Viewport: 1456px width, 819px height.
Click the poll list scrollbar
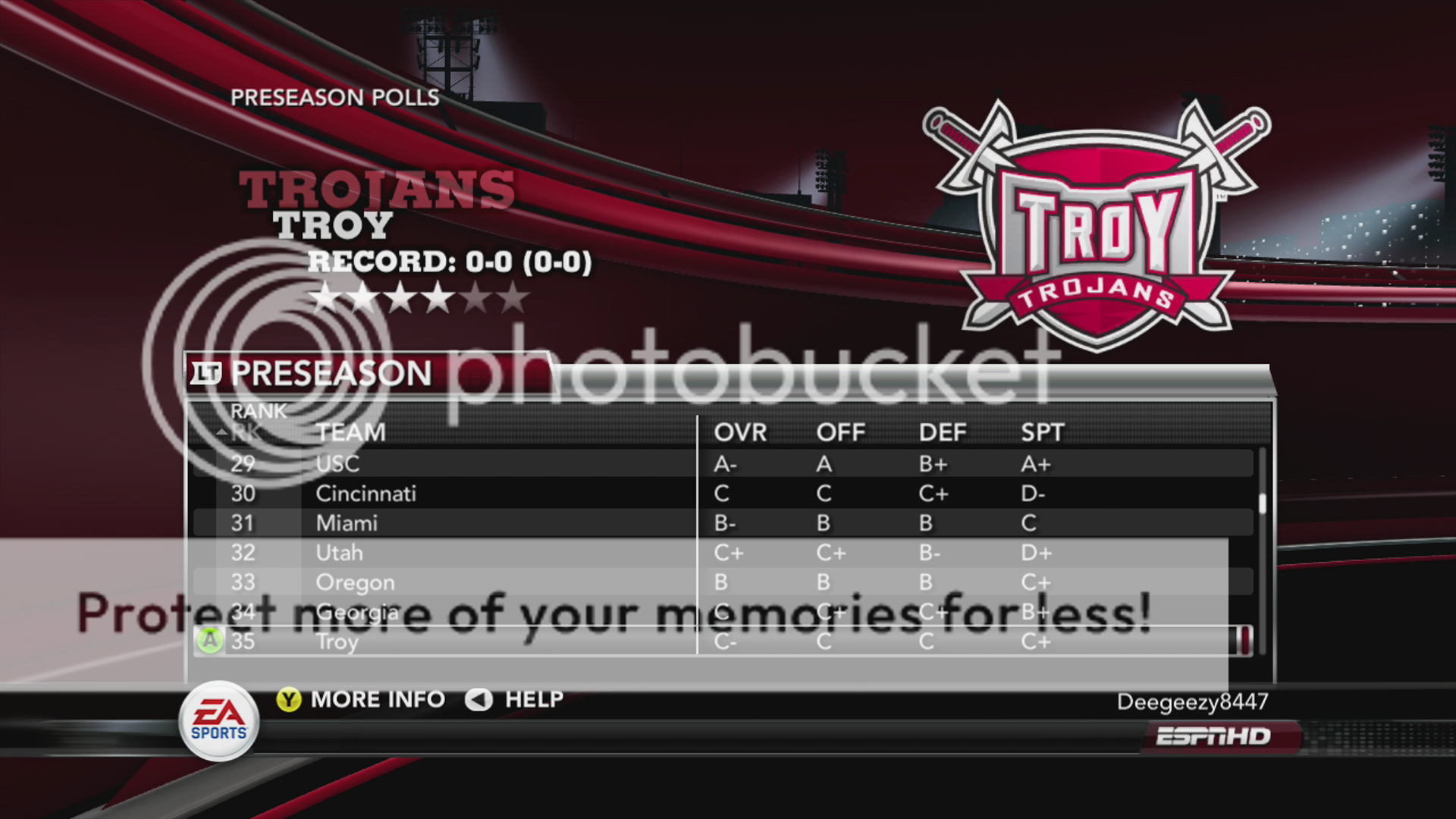pyautogui.click(x=1262, y=504)
